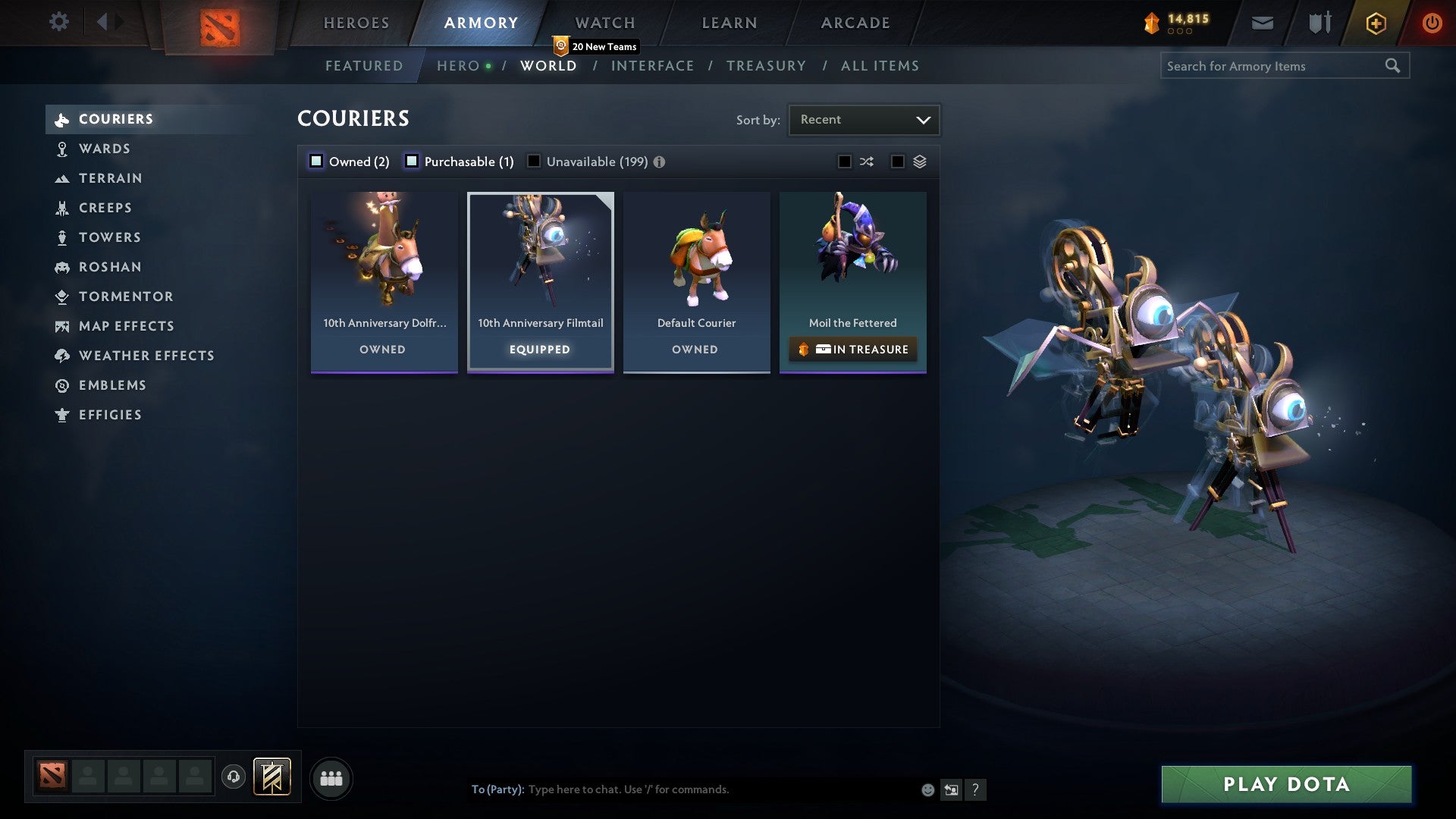1456x819 pixels.
Task: Open friends list via people icon
Action: [x=331, y=778]
